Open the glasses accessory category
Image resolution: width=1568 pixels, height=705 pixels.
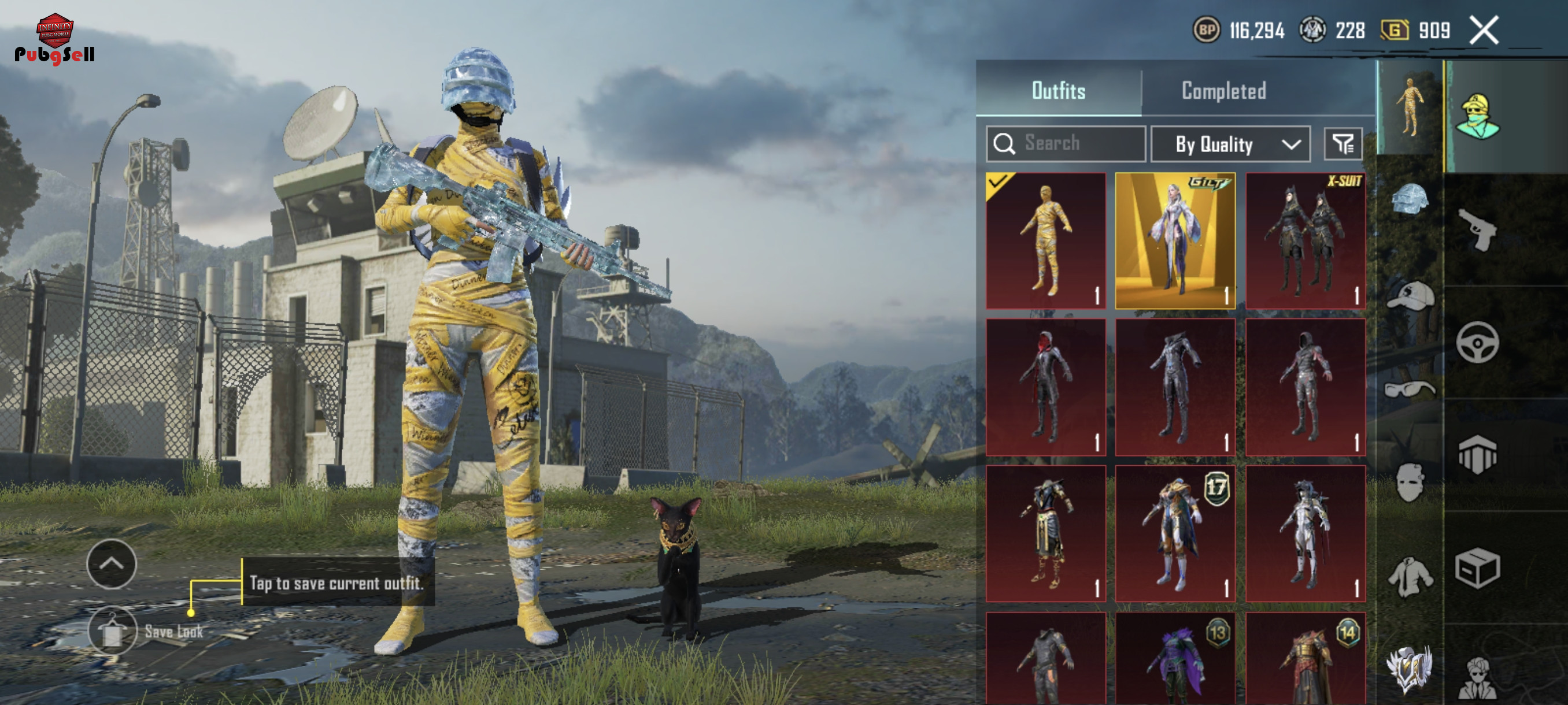point(1410,388)
